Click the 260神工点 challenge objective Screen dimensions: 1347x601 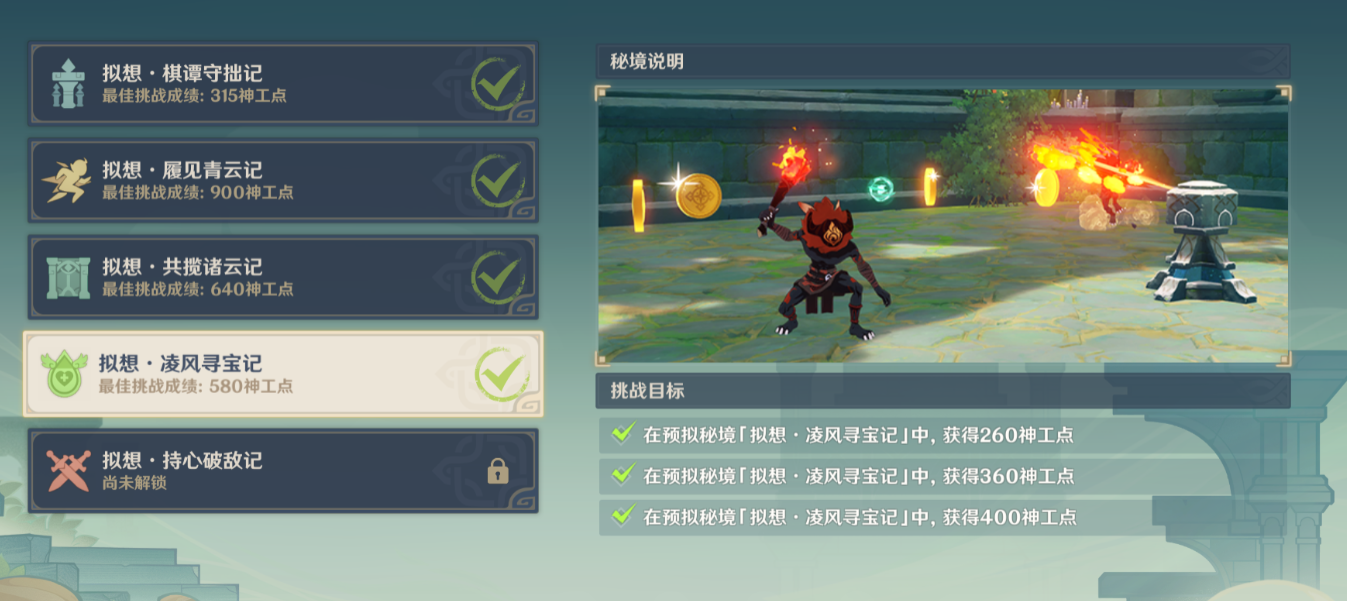[x=943, y=435]
